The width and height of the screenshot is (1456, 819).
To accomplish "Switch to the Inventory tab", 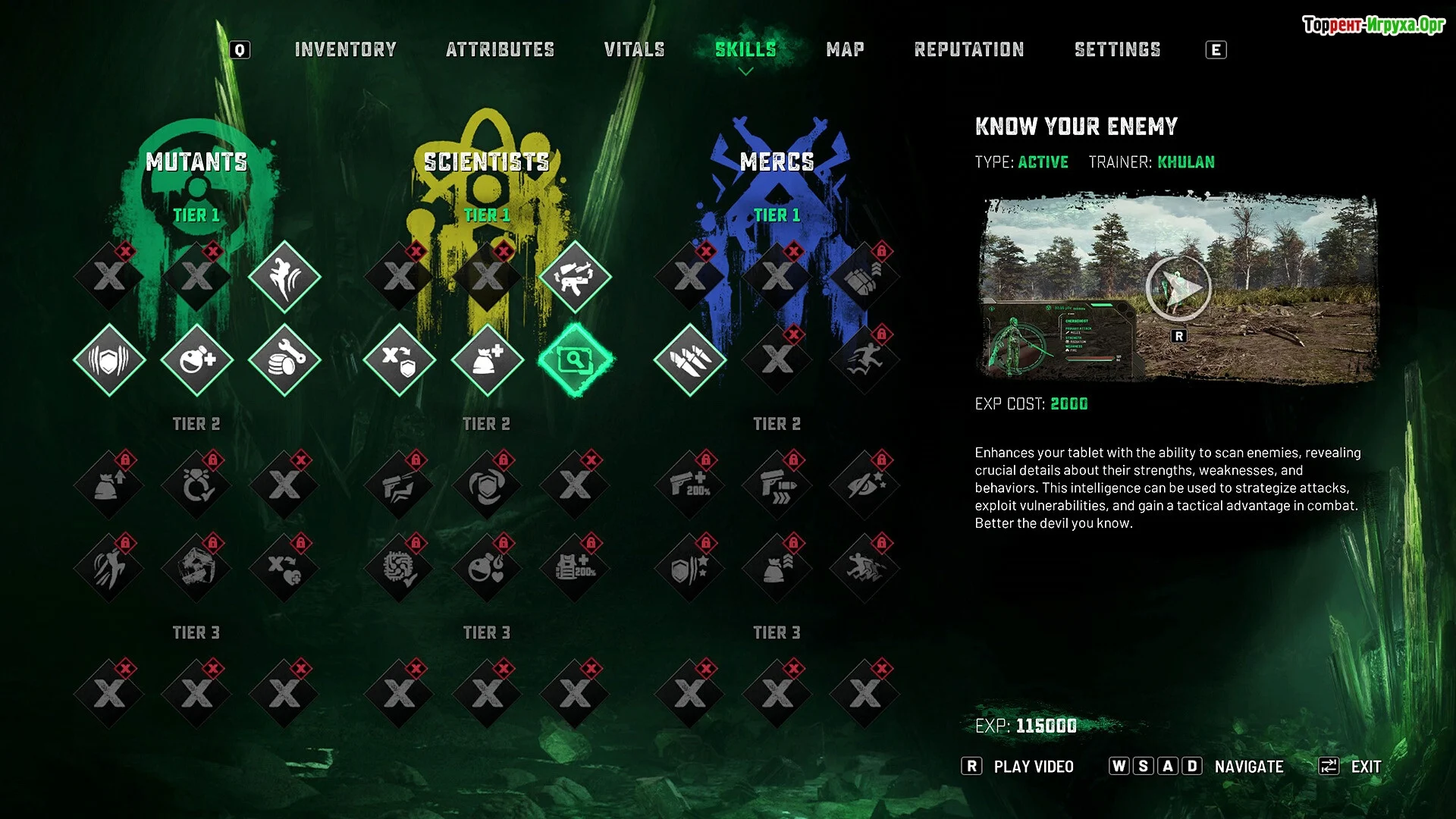I will (x=345, y=50).
